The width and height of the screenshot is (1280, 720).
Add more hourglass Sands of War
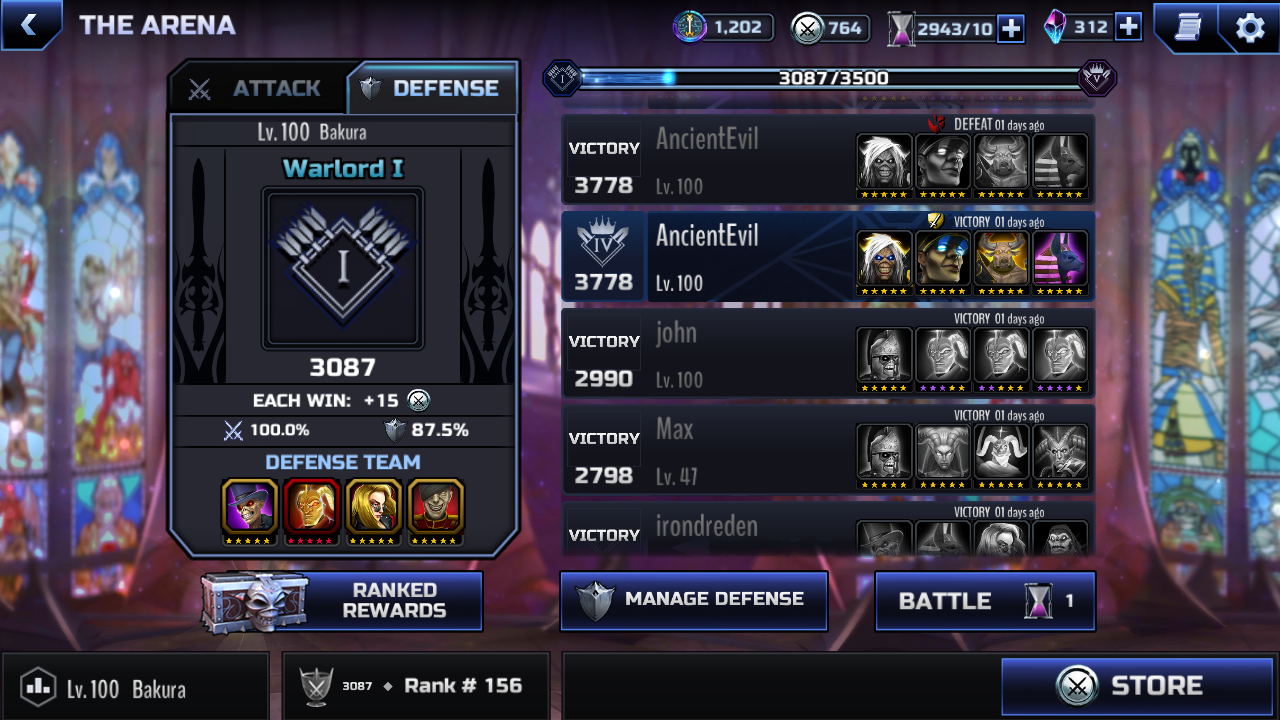pos(1011,28)
